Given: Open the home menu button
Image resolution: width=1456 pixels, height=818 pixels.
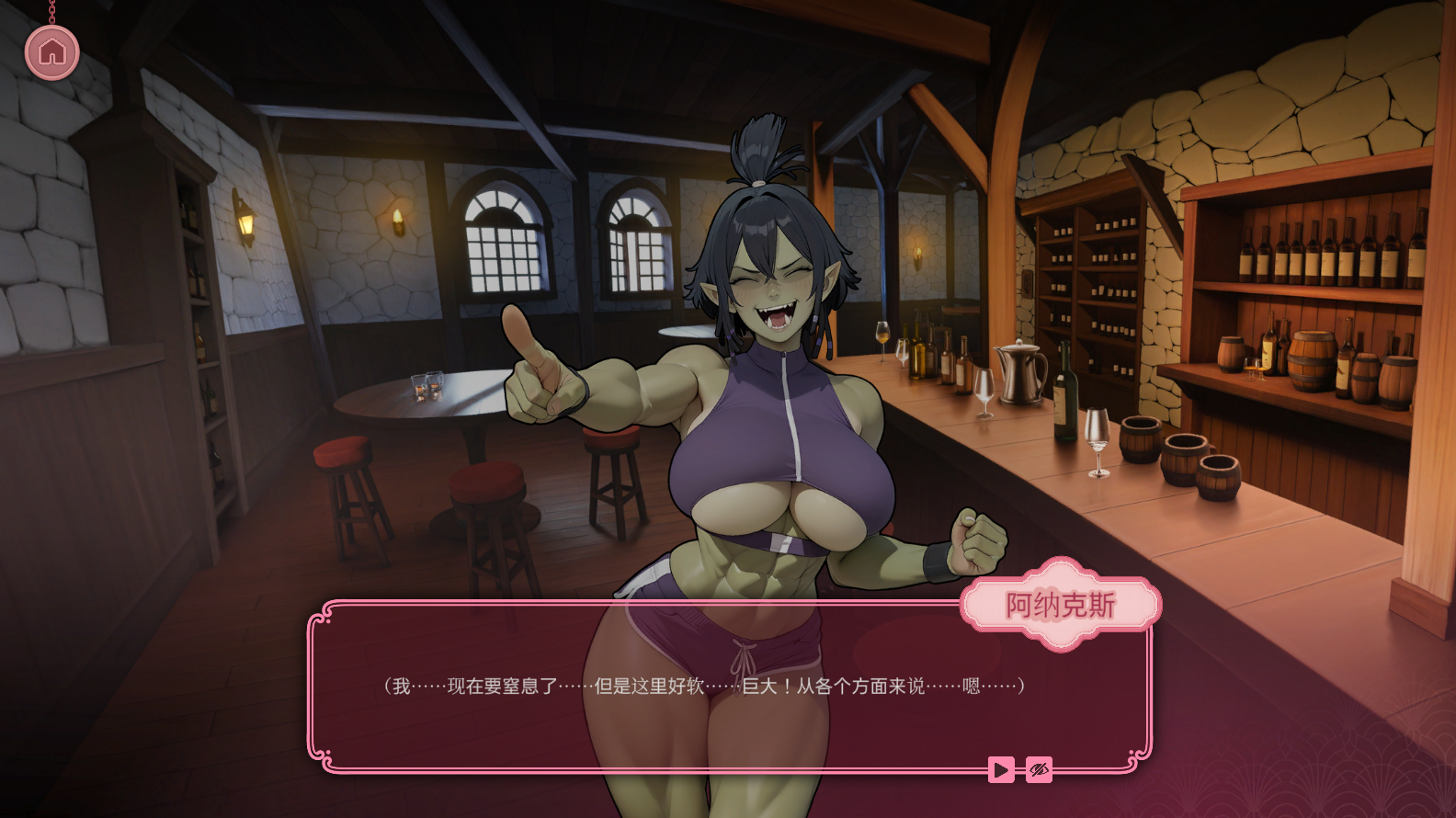Looking at the screenshot, I should (x=52, y=52).
